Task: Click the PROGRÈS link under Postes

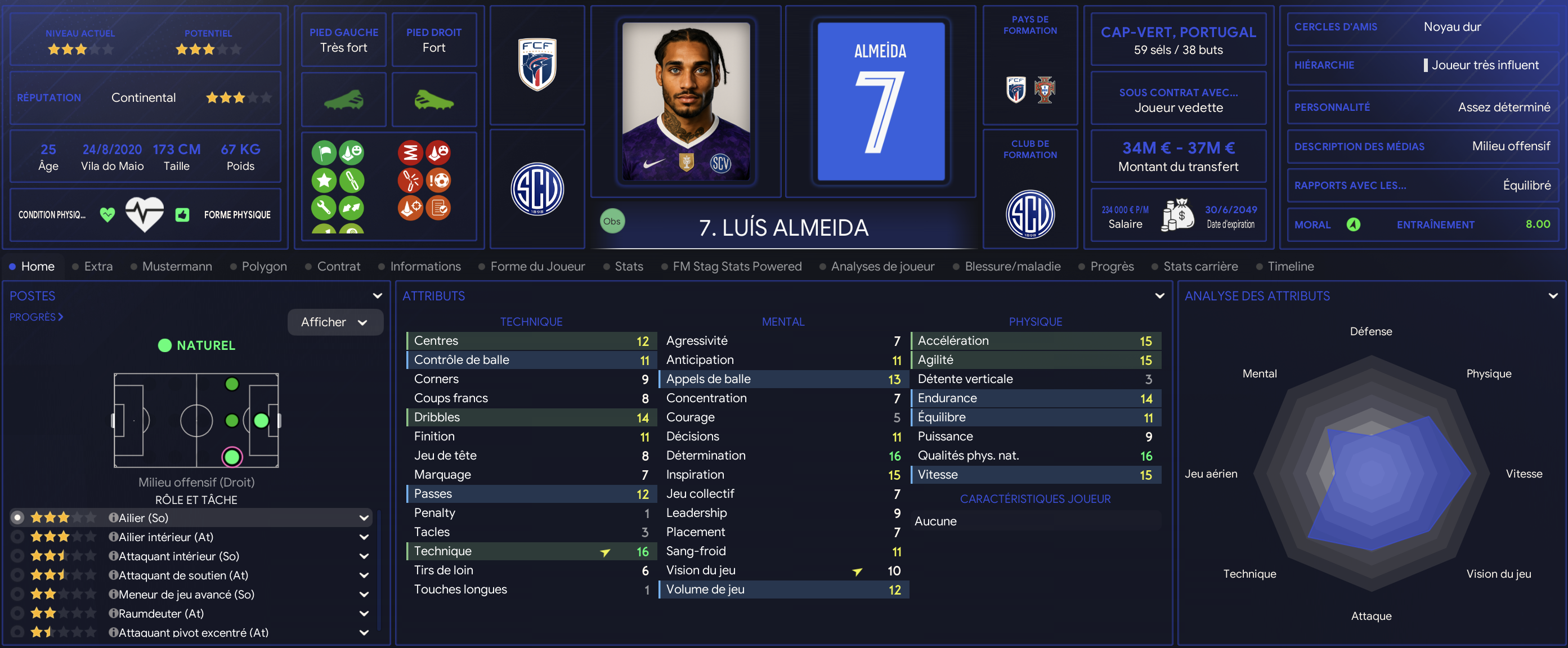Action: tap(36, 317)
